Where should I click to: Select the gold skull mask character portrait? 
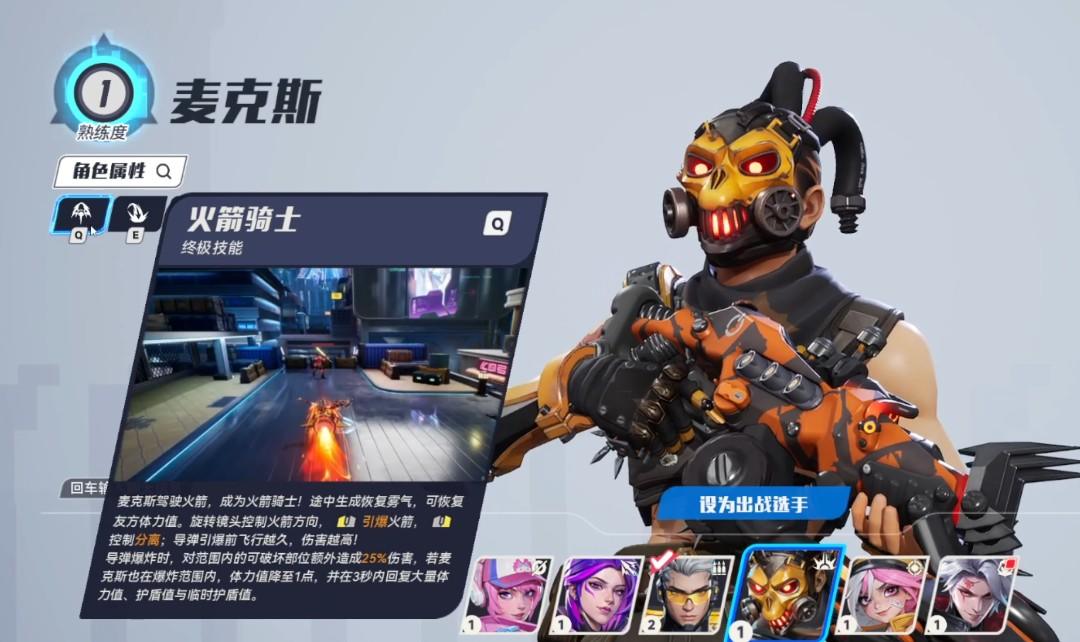click(787, 595)
